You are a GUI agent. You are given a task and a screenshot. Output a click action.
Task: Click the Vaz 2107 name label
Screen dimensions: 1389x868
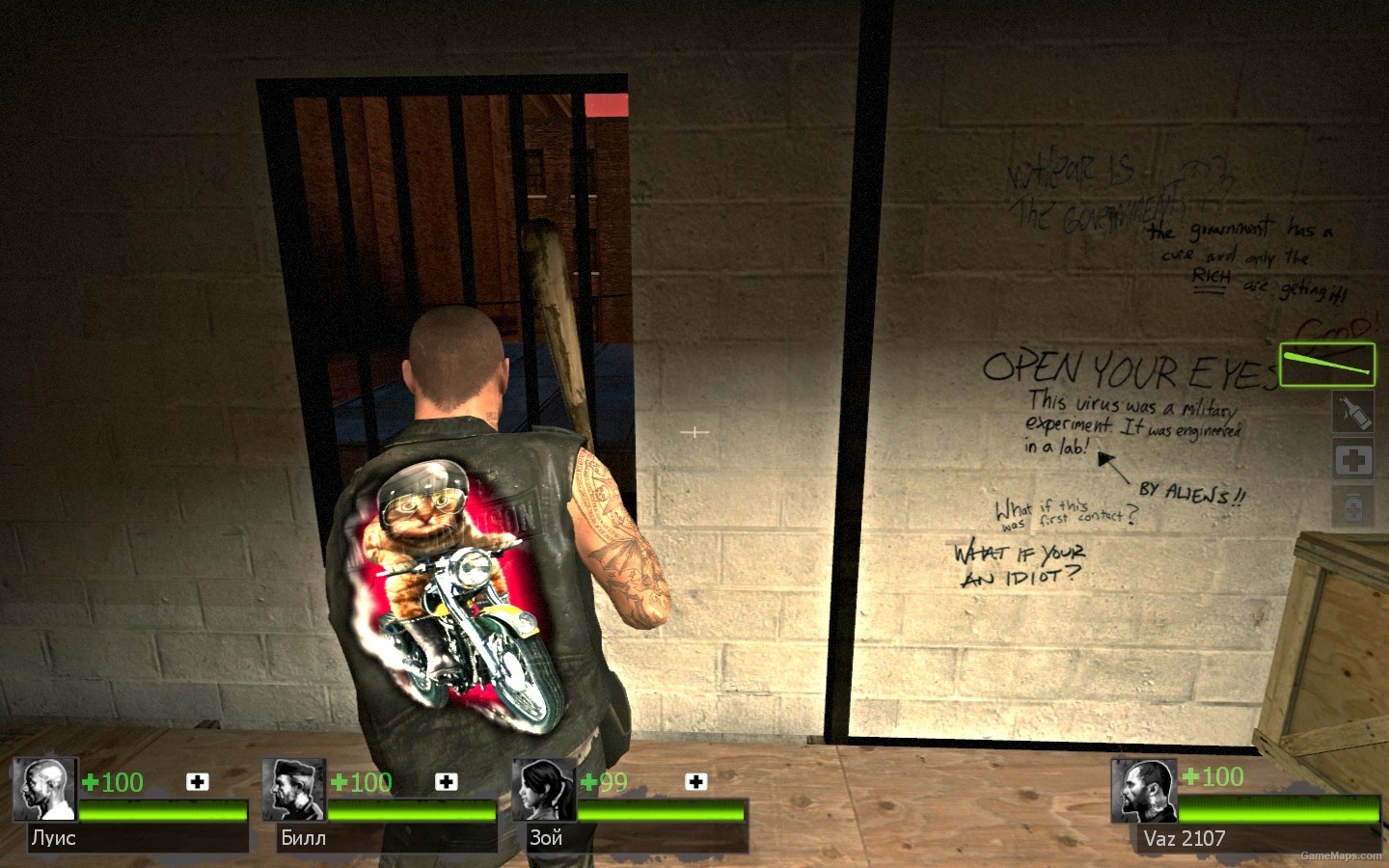tap(1185, 838)
